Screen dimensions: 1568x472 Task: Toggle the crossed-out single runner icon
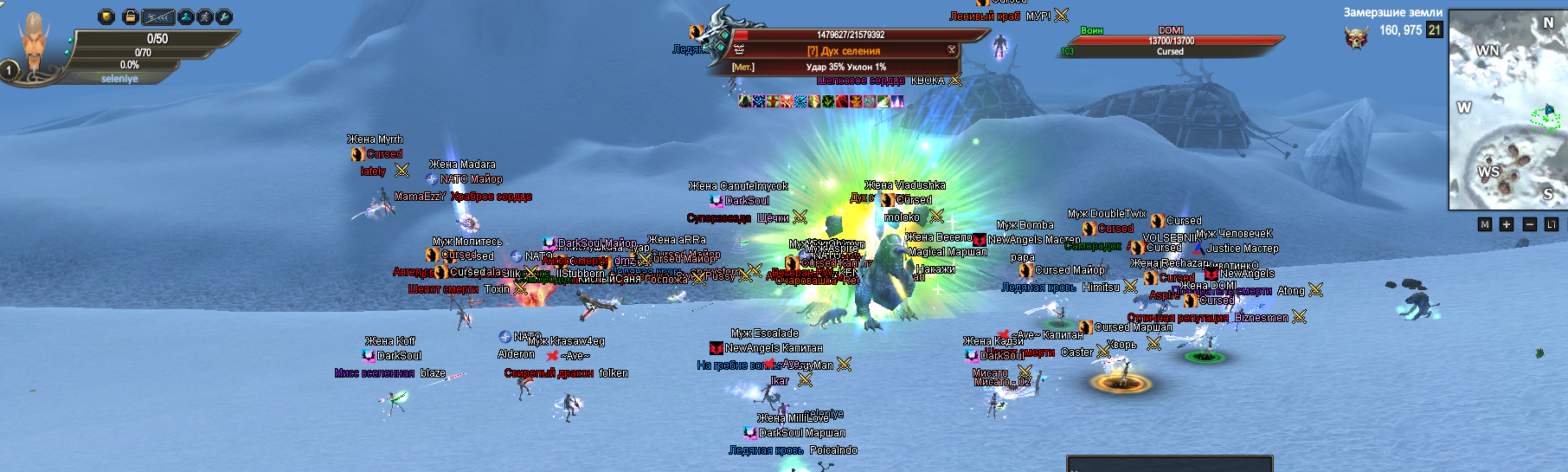(x=205, y=16)
